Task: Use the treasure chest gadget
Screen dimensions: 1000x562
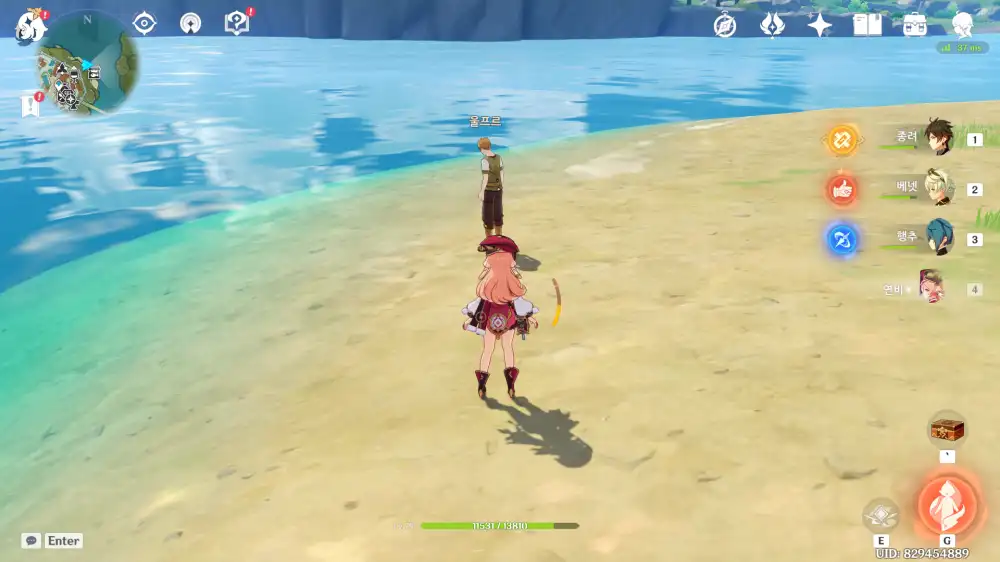Action: [x=946, y=430]
